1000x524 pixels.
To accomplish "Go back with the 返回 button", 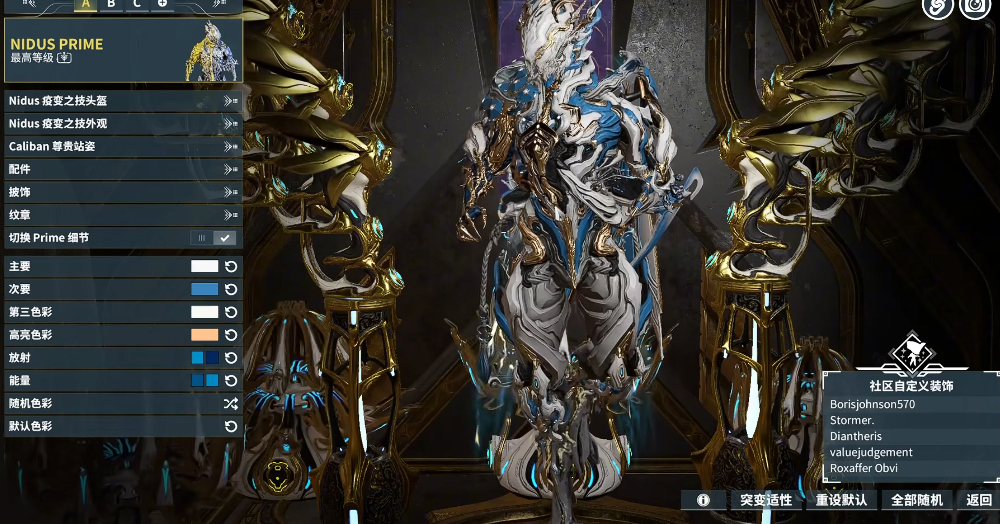I will [x=979, y=500].
